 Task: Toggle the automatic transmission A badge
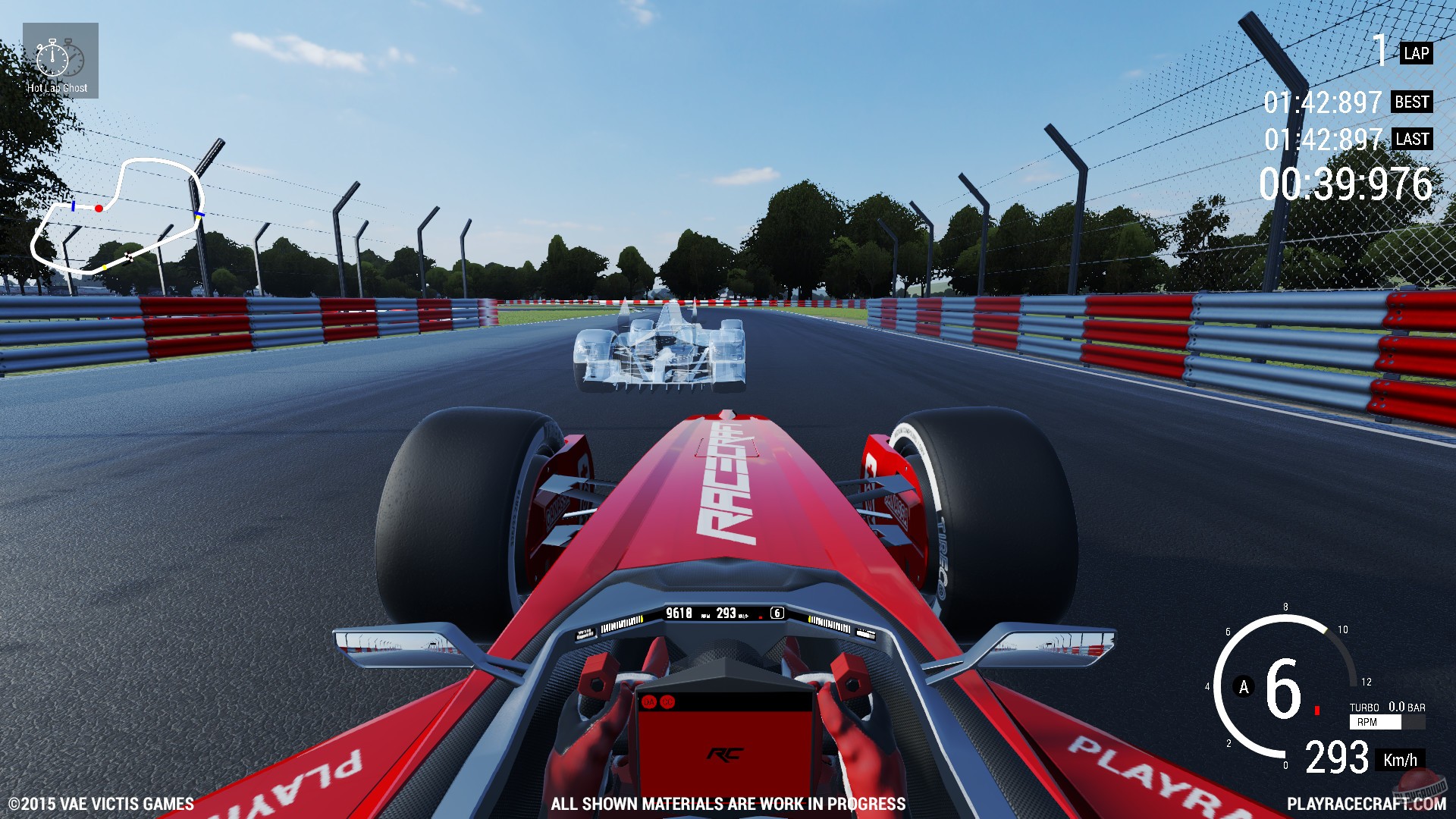point(1244,686)
